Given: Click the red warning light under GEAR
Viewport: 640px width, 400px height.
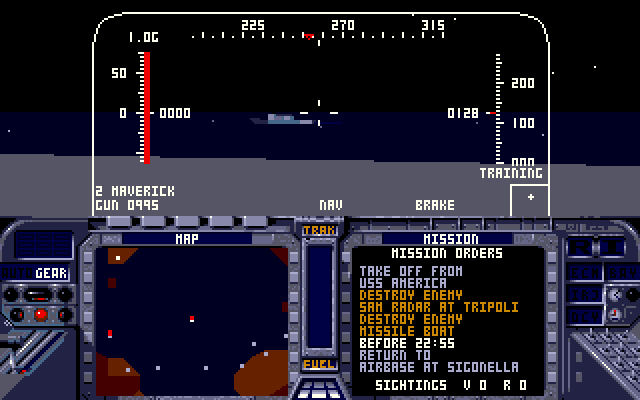Looking at the screenshot, I should pos(41,314).
